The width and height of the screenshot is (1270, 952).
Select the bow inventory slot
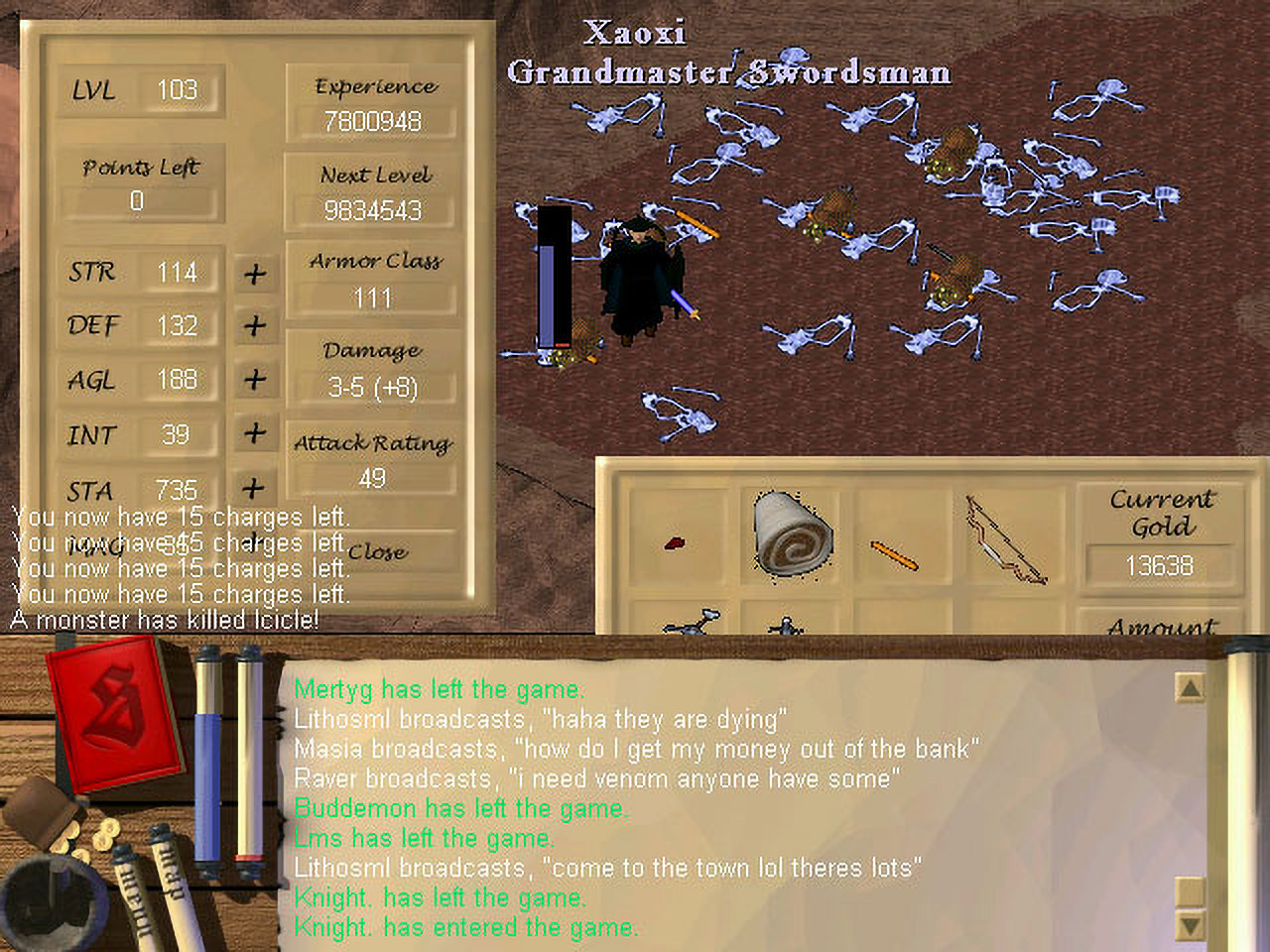(1005, 538)
